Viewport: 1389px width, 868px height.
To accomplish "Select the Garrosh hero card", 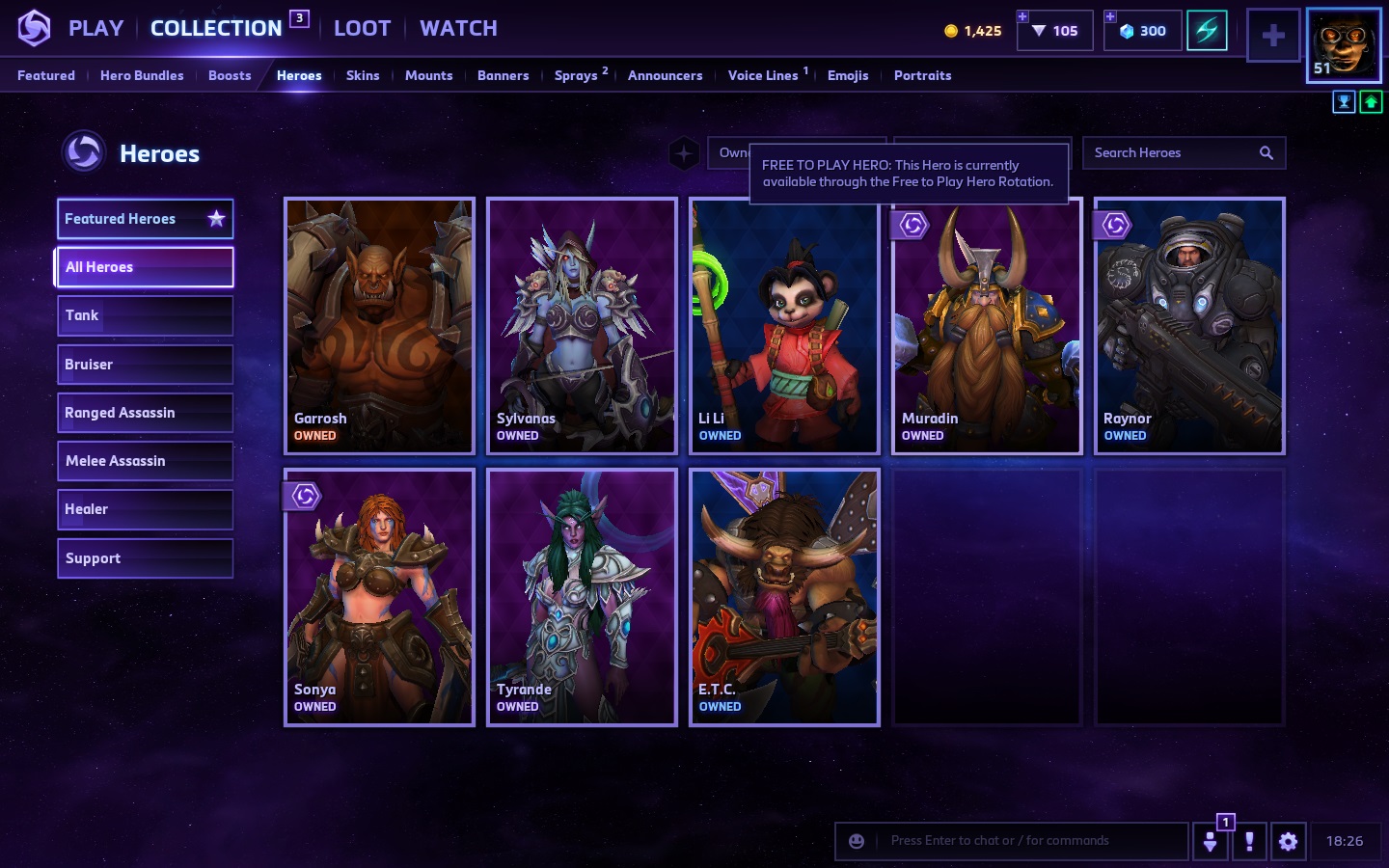I will point(379,326).
